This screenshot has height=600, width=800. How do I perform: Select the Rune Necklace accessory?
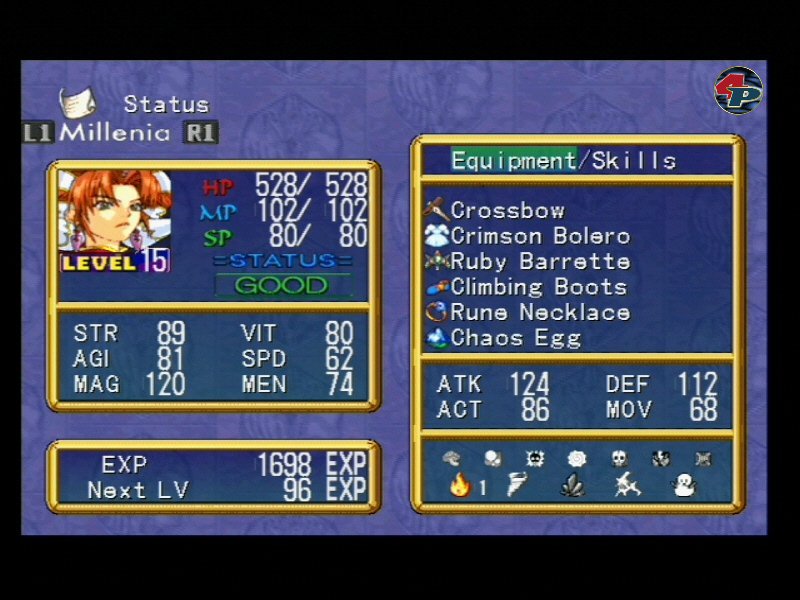(x=540, y=312)
